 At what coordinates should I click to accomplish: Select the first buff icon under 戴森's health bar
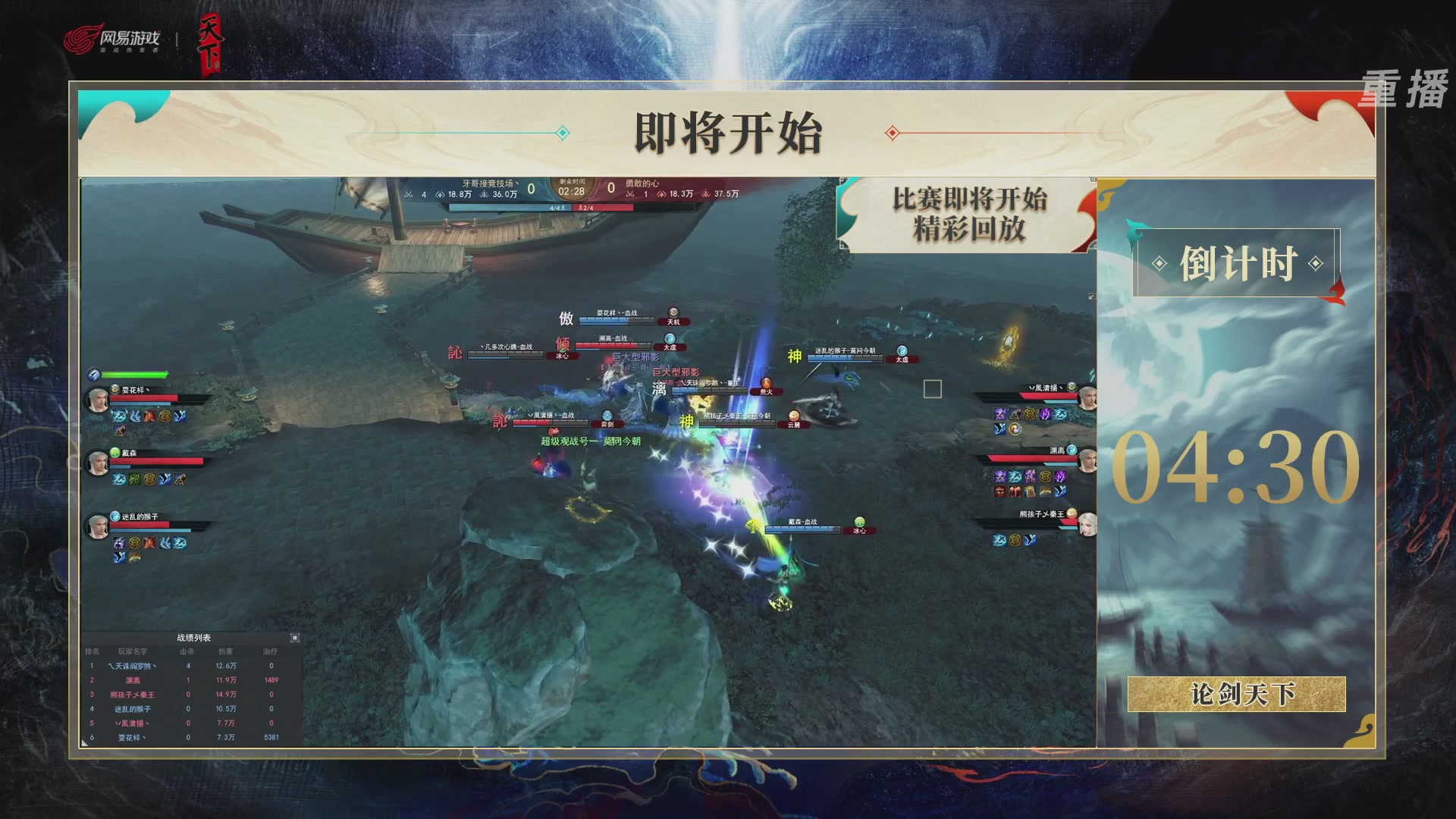(x=119, y=479)
